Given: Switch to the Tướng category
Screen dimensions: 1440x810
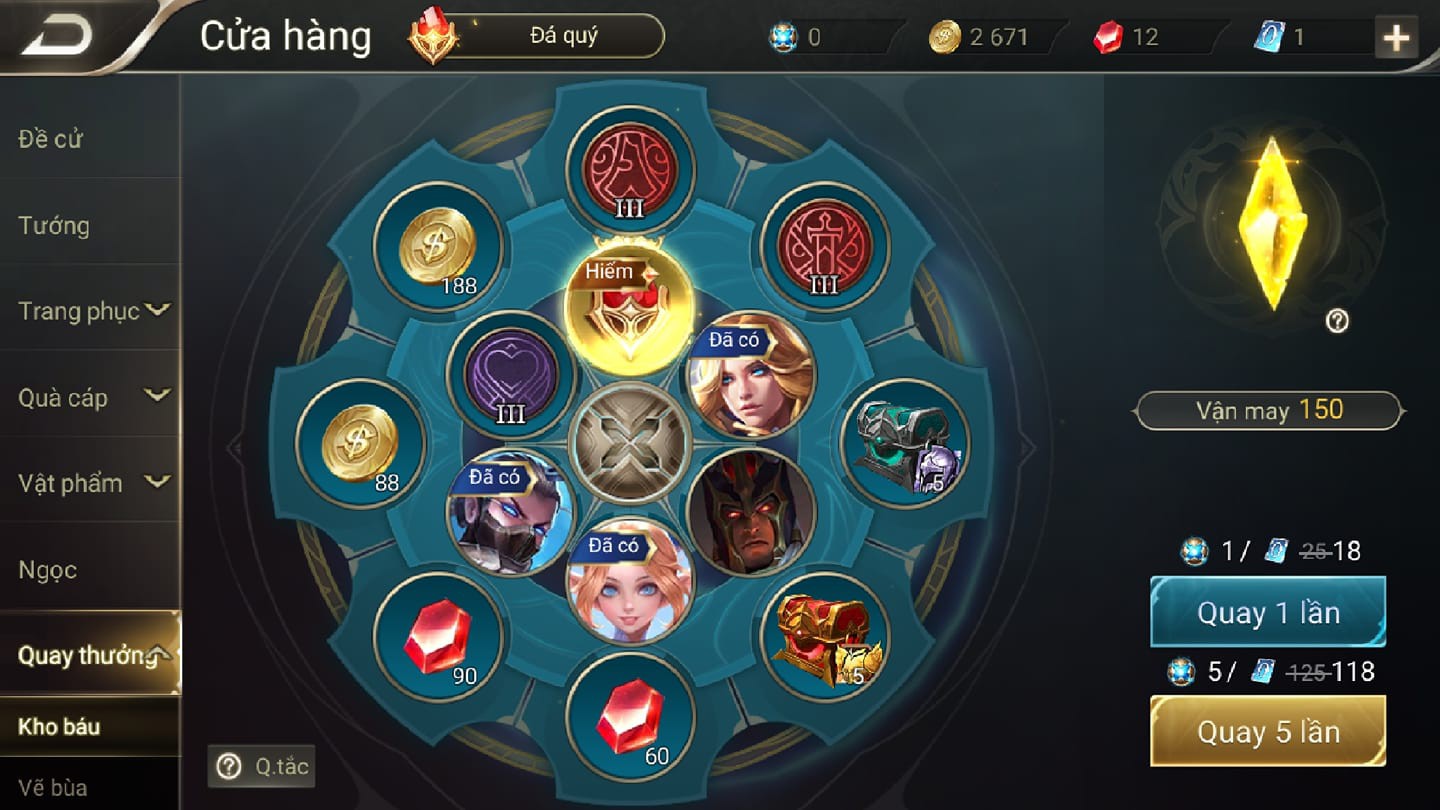Looking at the screenshot, I should [54, 226].
